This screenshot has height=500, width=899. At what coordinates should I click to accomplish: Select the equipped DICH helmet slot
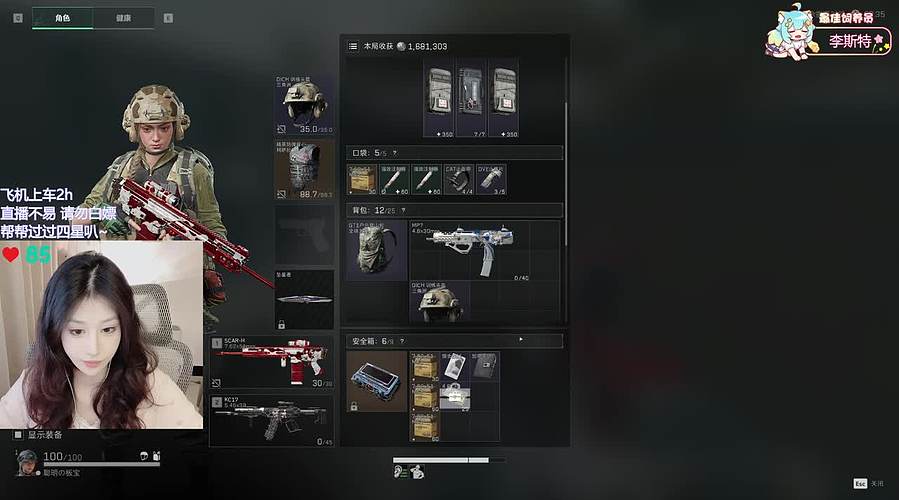click(x=304, y=104)
